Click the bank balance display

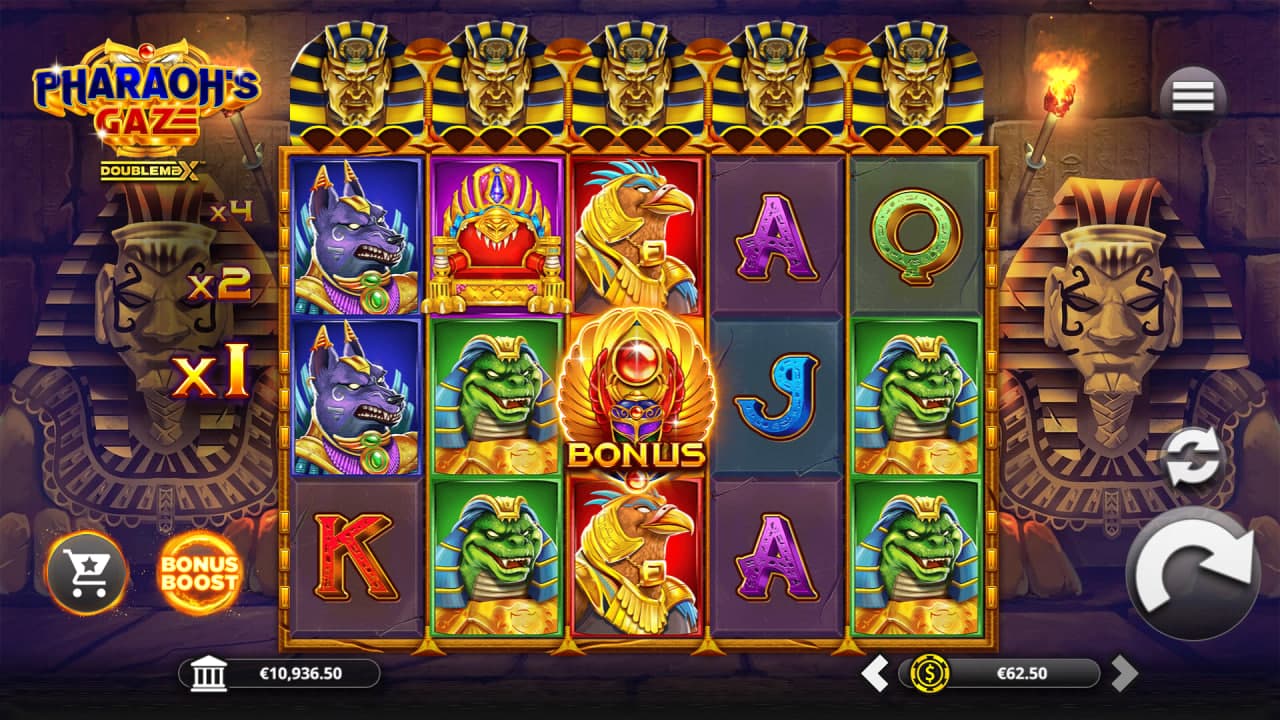(280, 673)
